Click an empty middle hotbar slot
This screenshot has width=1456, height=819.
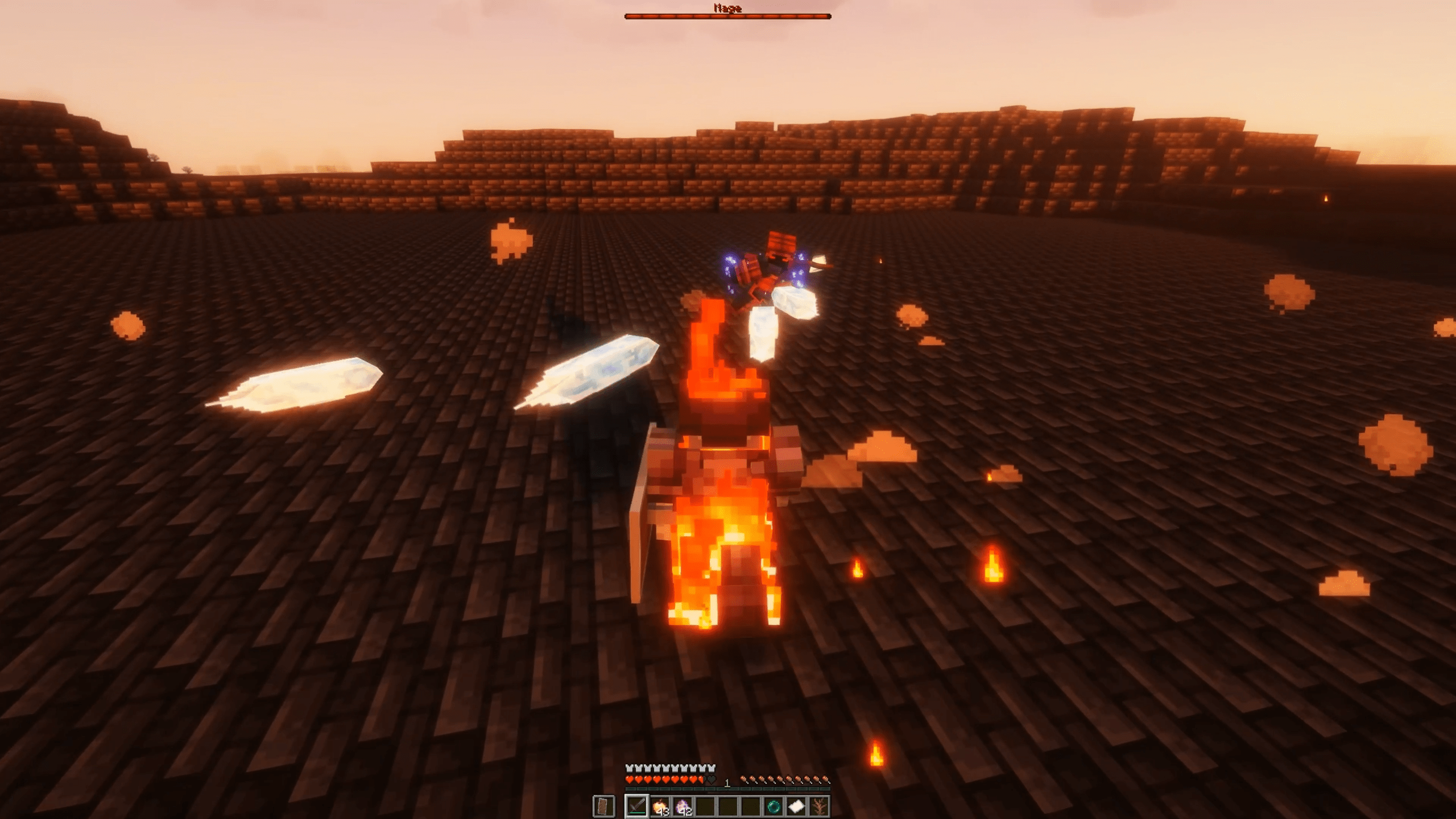(728, 806)
